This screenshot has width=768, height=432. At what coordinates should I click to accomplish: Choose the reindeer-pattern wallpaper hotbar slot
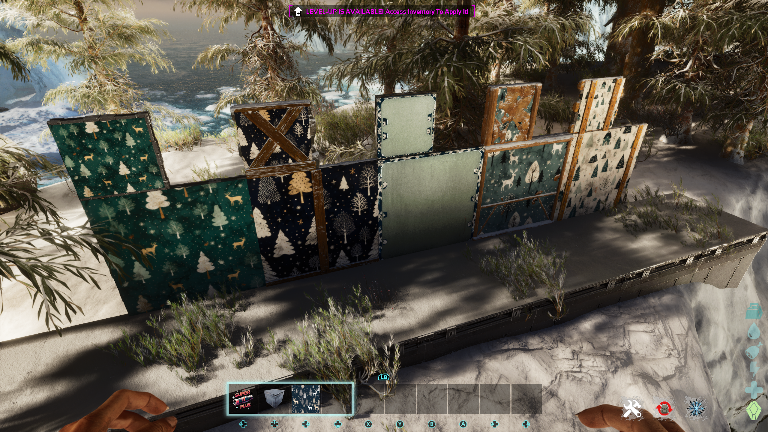306,398
